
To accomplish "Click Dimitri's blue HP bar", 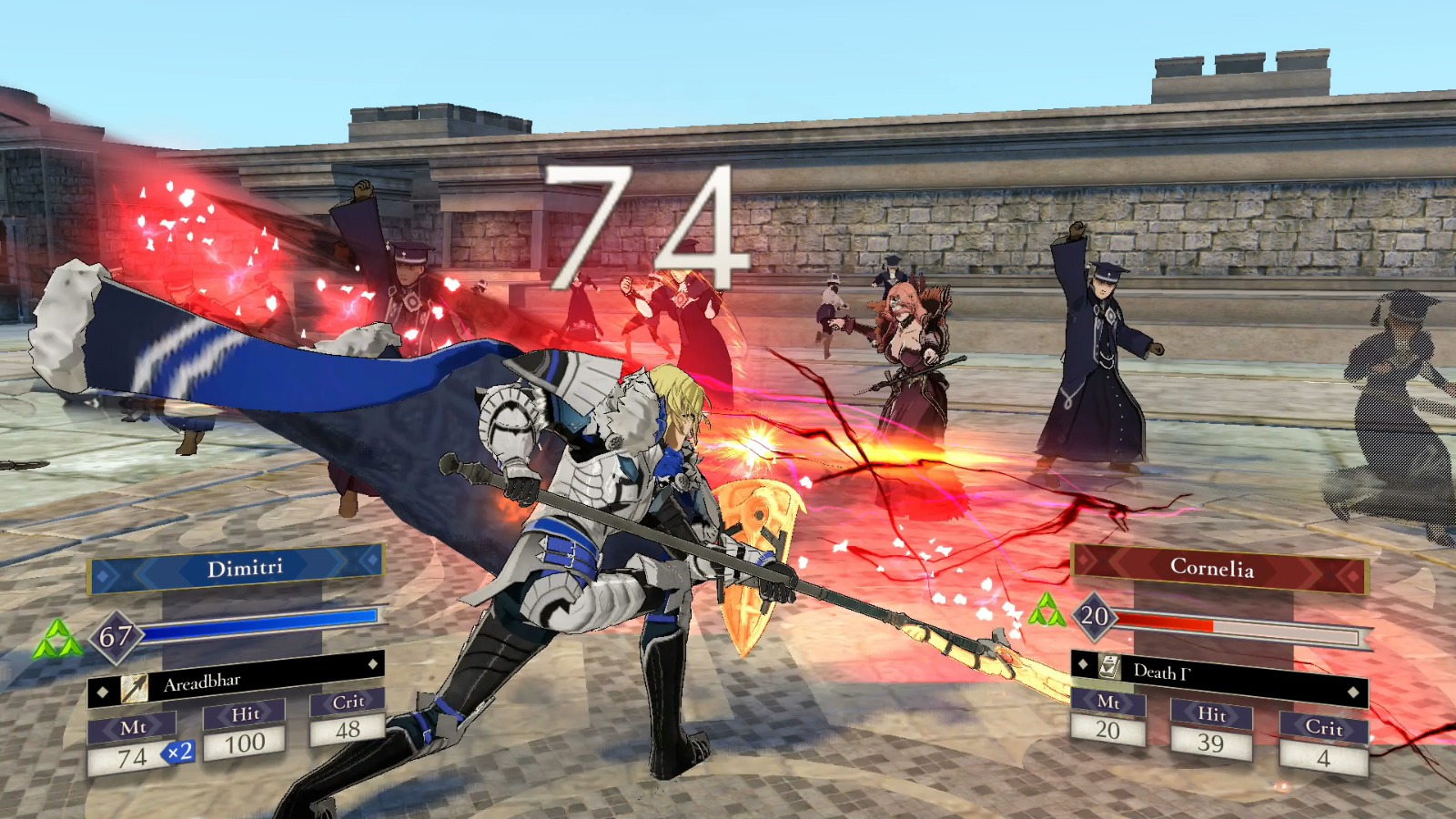I will pyautogui.click(x=259, y=624).
